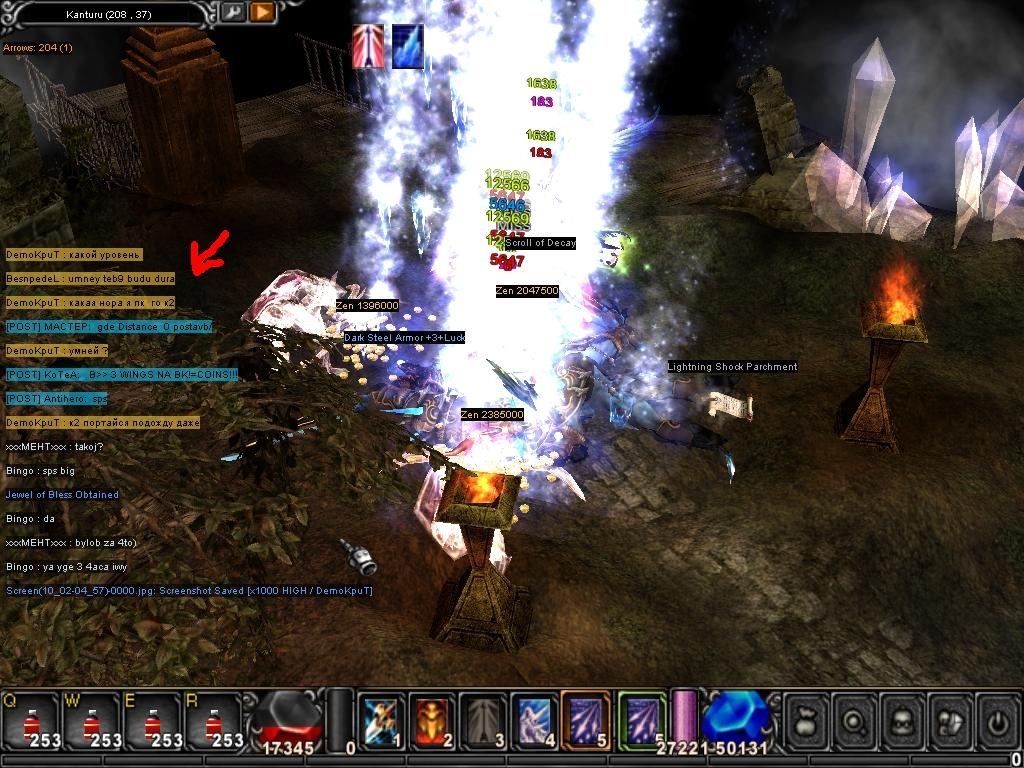
Task: Activate skill slot 4 with white figure
Action: click(x=535, y=719)
